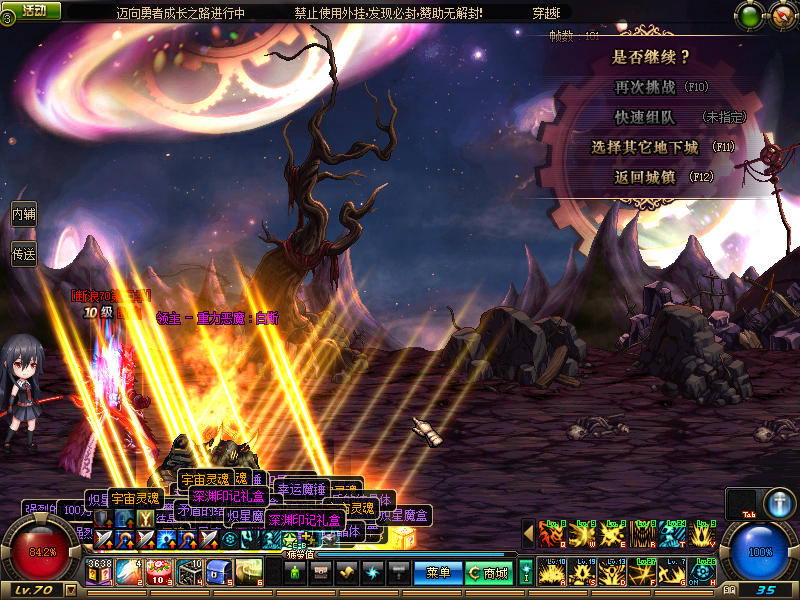
Task: Click the 内辅 side button
Action: tap(23, 213)
